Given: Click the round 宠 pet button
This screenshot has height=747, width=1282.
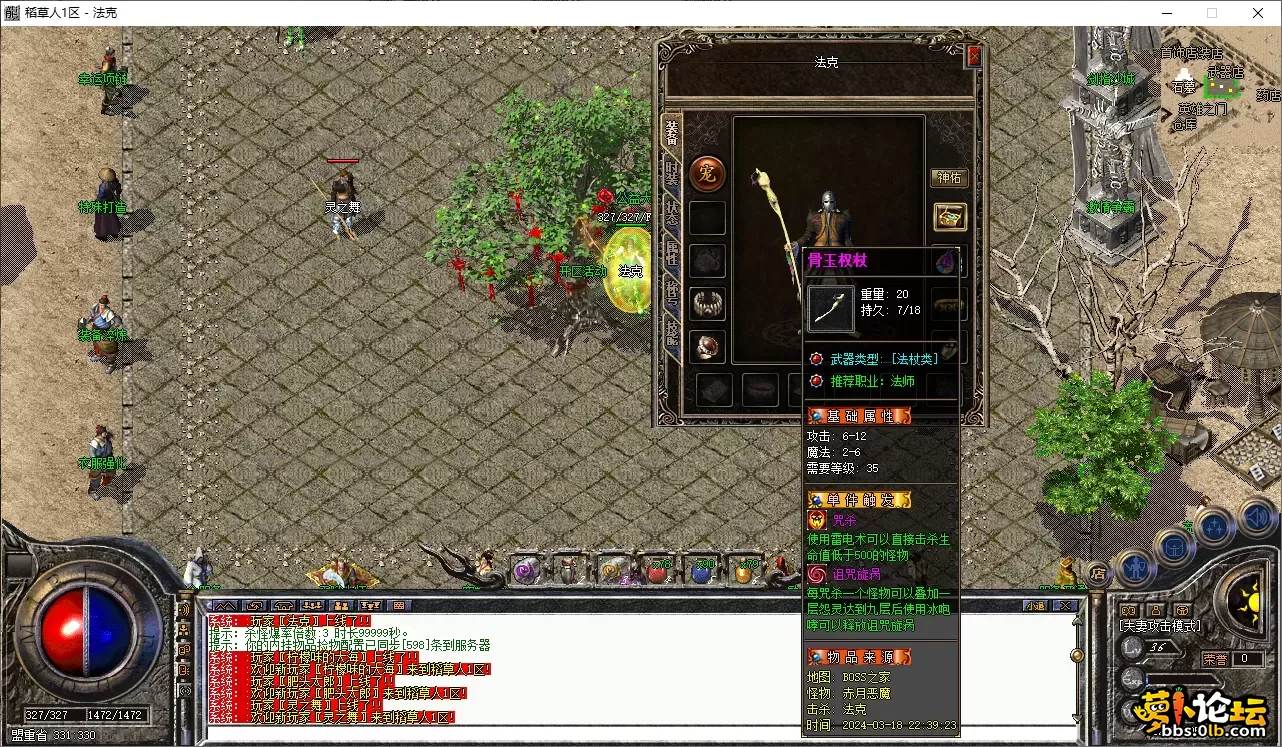Looking at the screenshot, I should click(708, 174).
